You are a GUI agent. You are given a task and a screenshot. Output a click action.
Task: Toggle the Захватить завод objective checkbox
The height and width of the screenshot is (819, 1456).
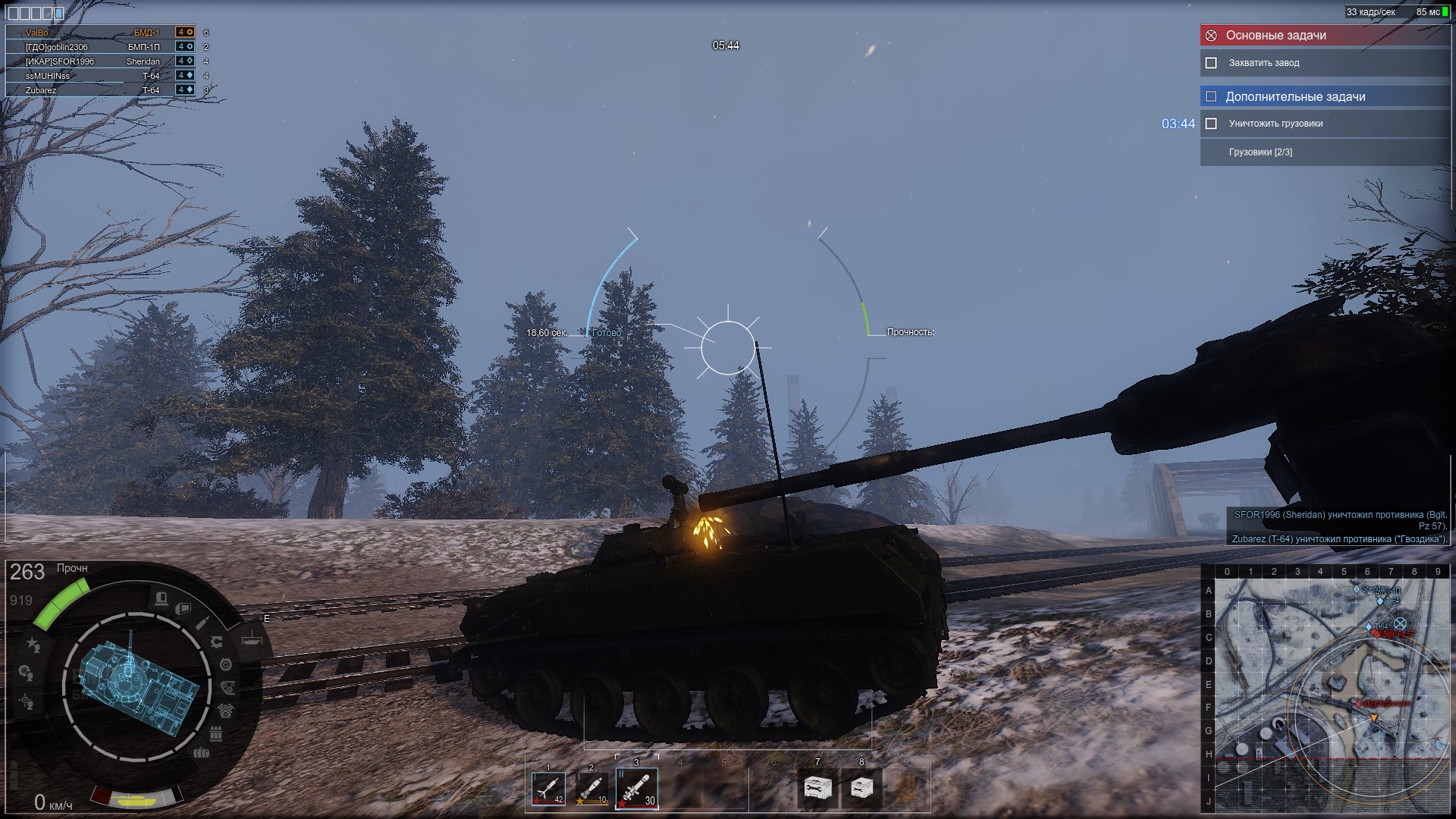pyautogui.click(x=1211, y=63)
